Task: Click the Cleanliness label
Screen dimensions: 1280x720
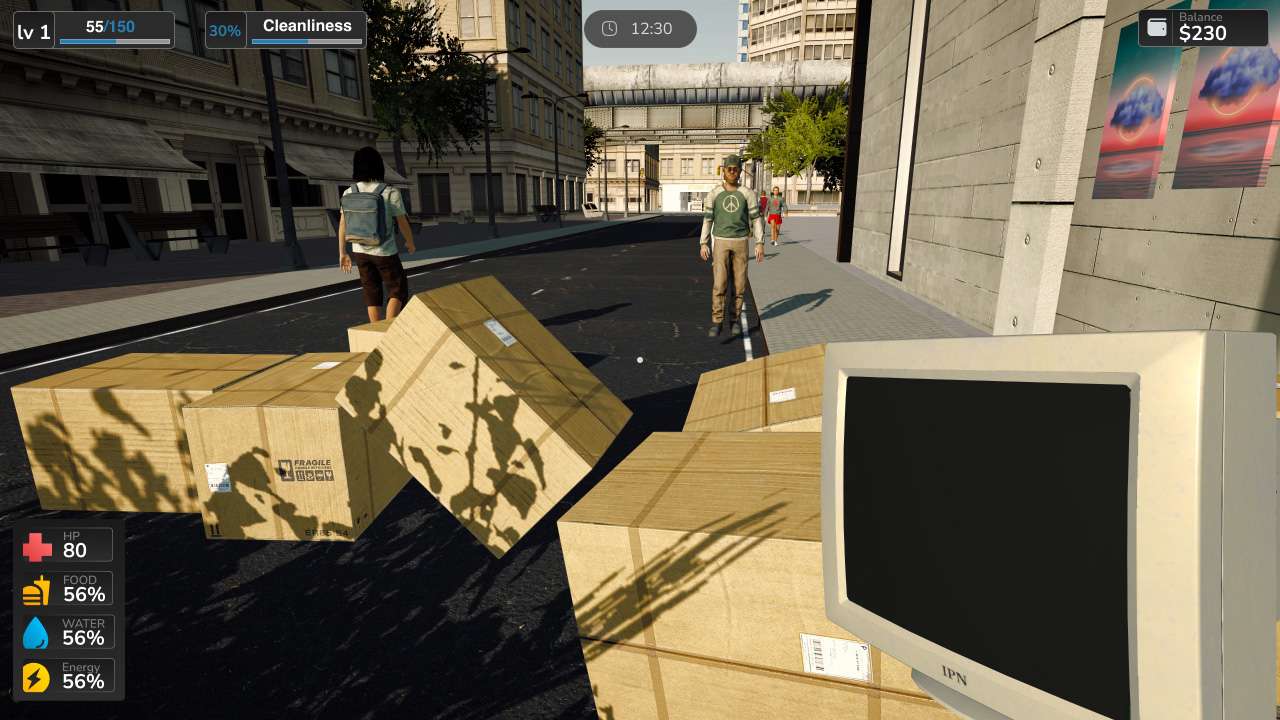Action: (x=306, y=25)
